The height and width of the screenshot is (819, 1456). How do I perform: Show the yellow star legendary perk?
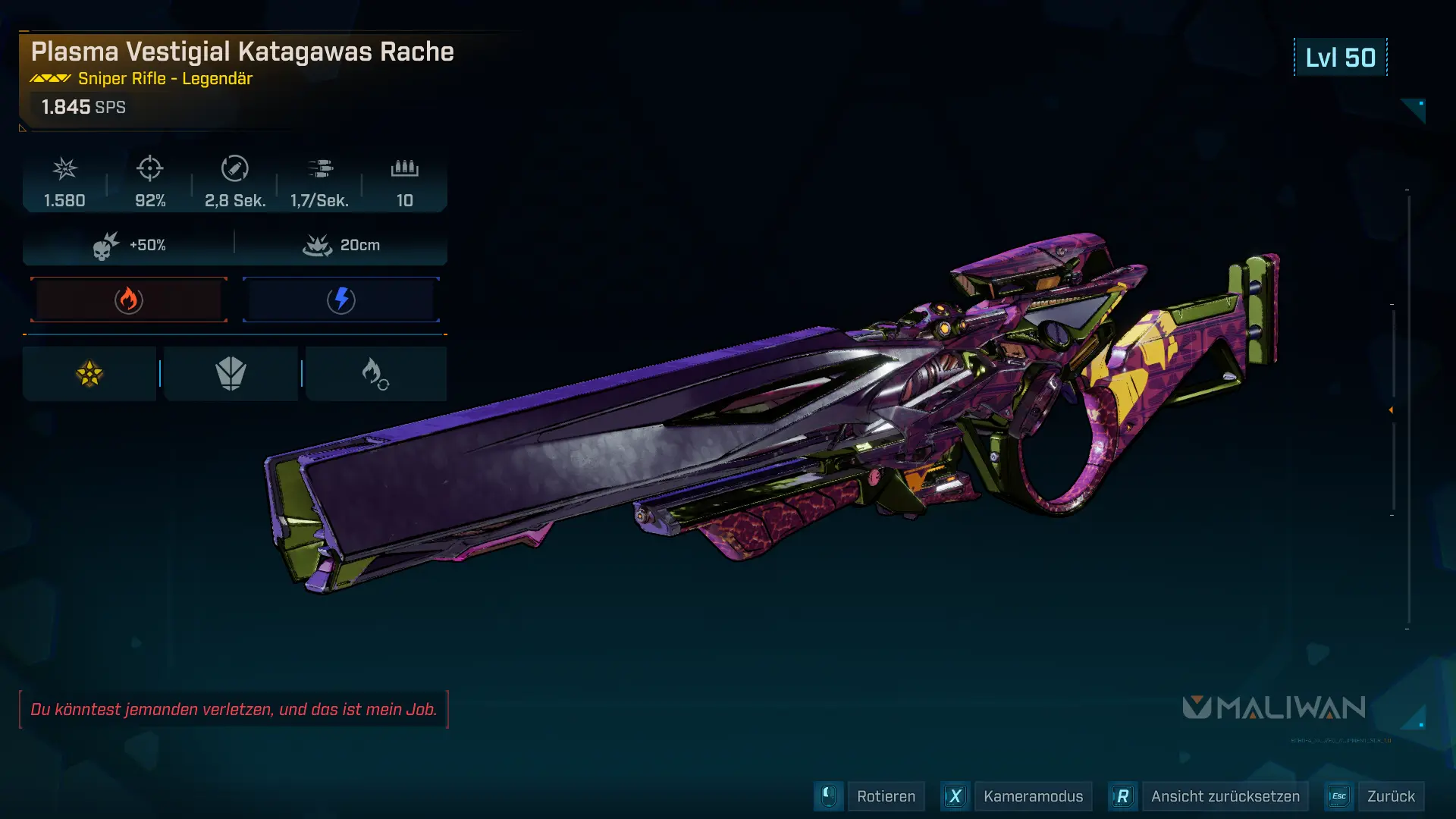(89, 374)
